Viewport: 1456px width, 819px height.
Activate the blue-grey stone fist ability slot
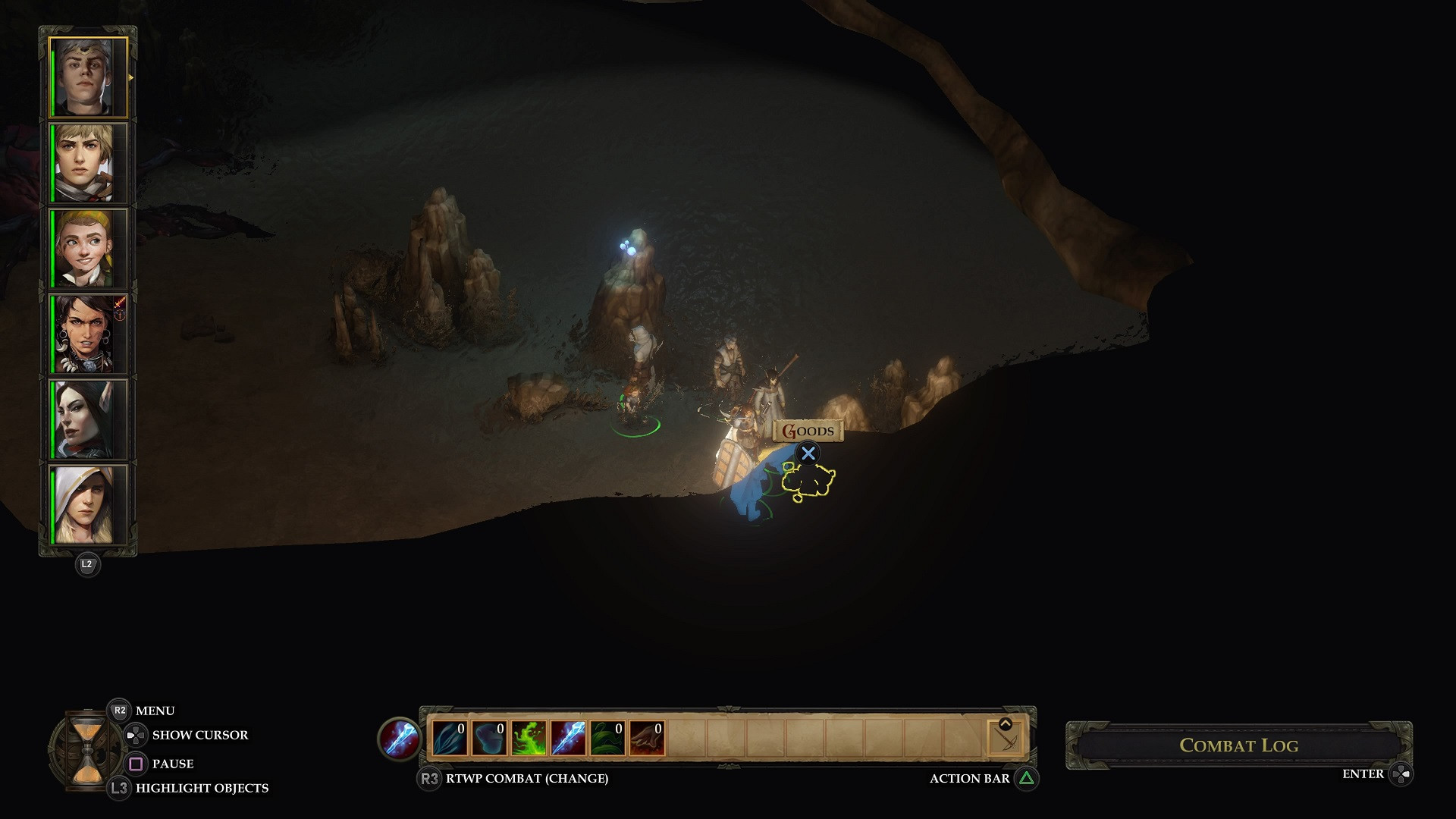pyautogui.click(x=489, y=739)
